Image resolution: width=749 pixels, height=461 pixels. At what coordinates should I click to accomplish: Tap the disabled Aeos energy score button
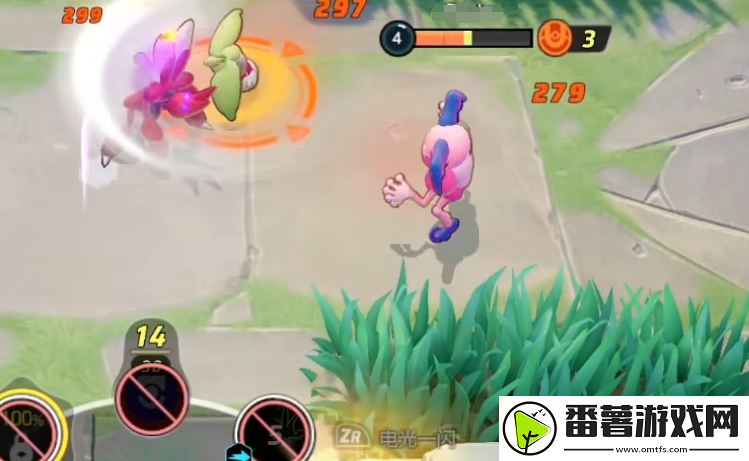point(150,399)
